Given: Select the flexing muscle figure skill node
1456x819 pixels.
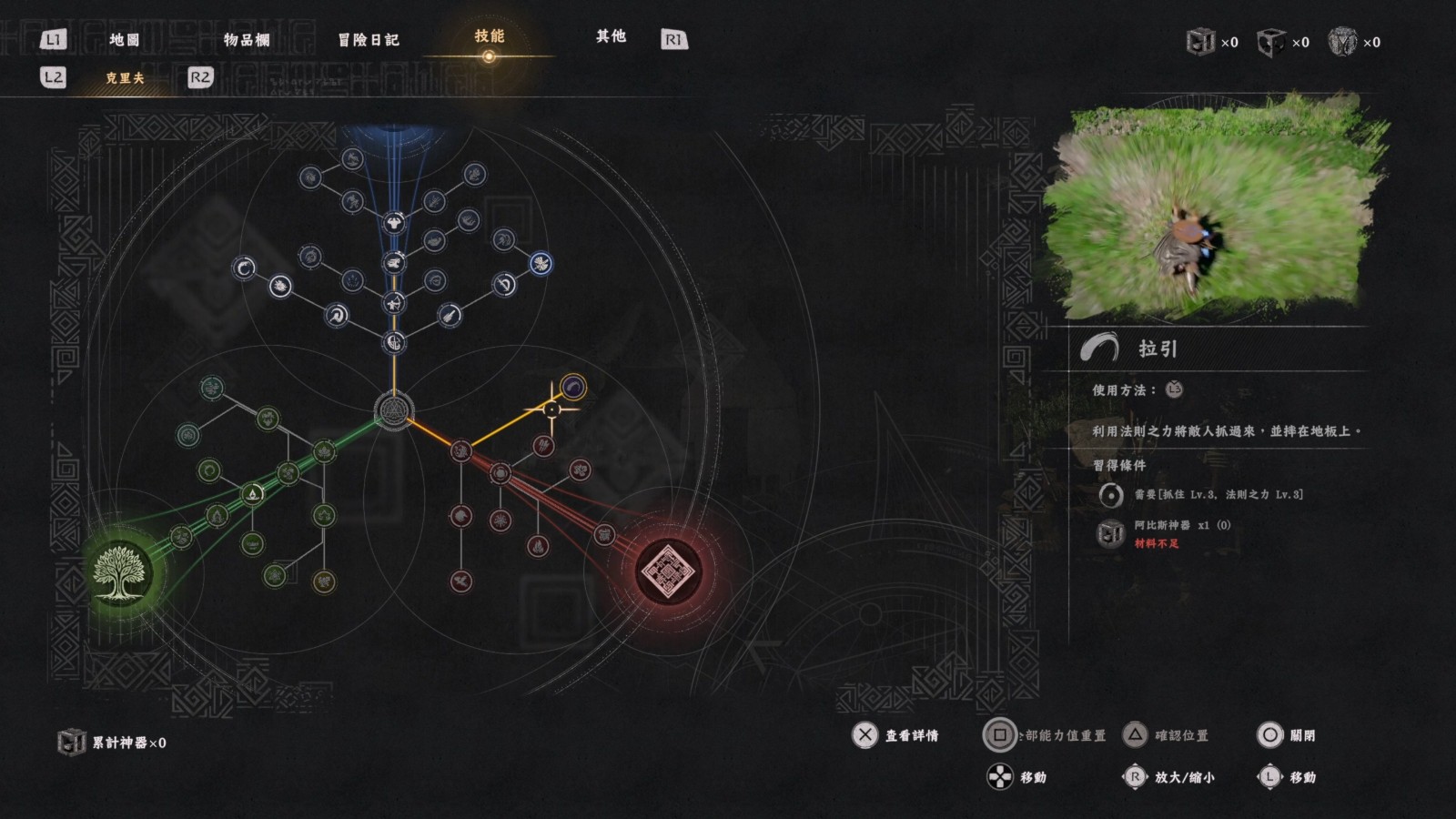Looking at the screenshot, I should tap(393, 221).
